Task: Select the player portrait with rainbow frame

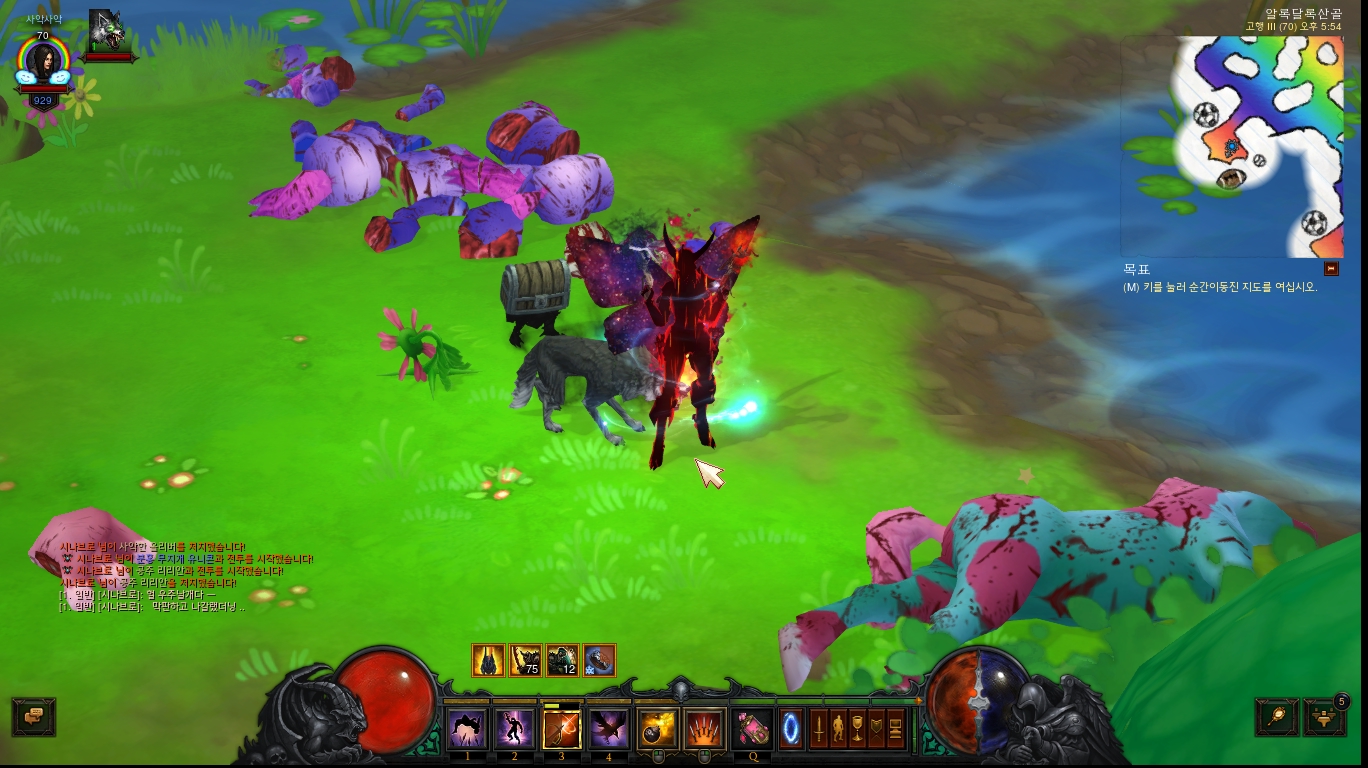Action: pos(43,62)
